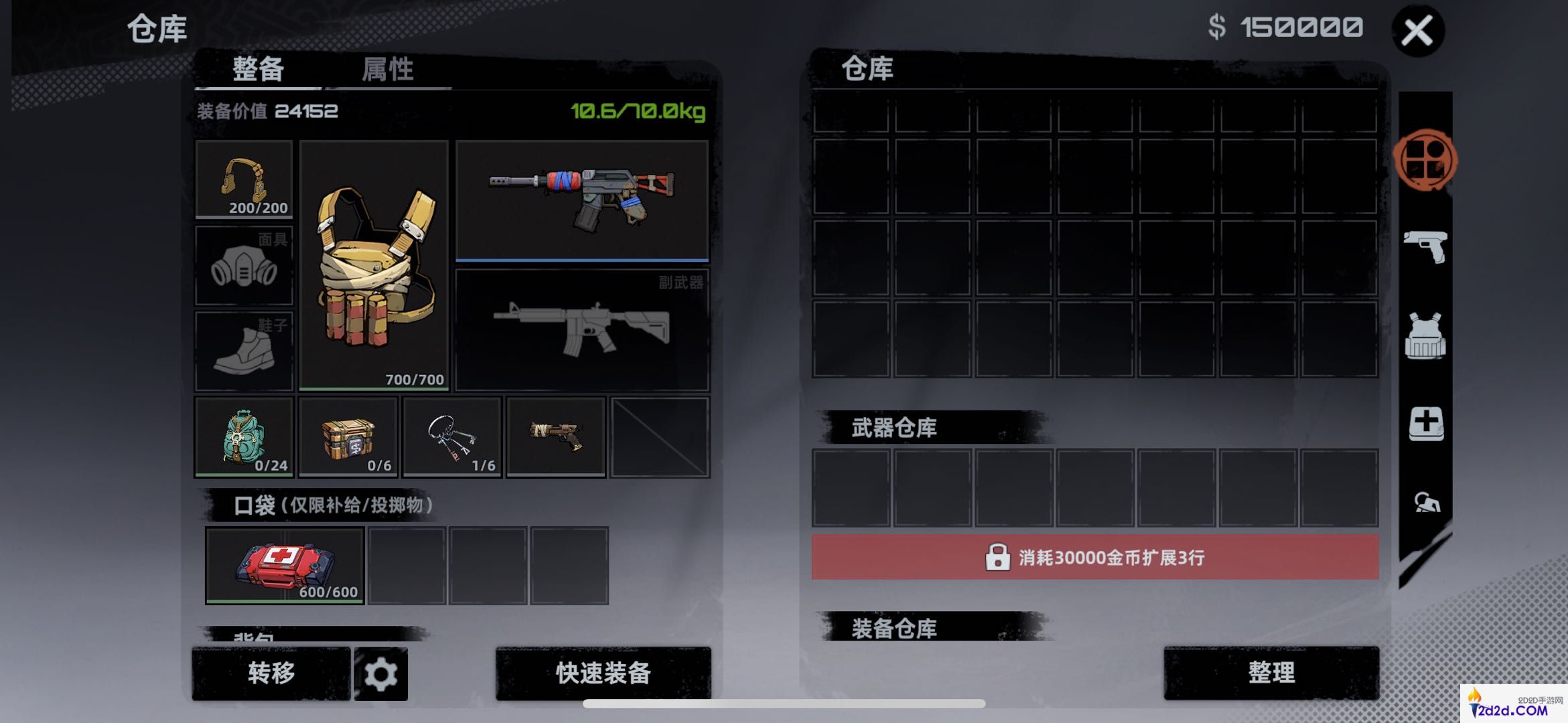Click the 快速装备 quick equip button
This screenshot has width=1568, height=723.
click(602, 675)
